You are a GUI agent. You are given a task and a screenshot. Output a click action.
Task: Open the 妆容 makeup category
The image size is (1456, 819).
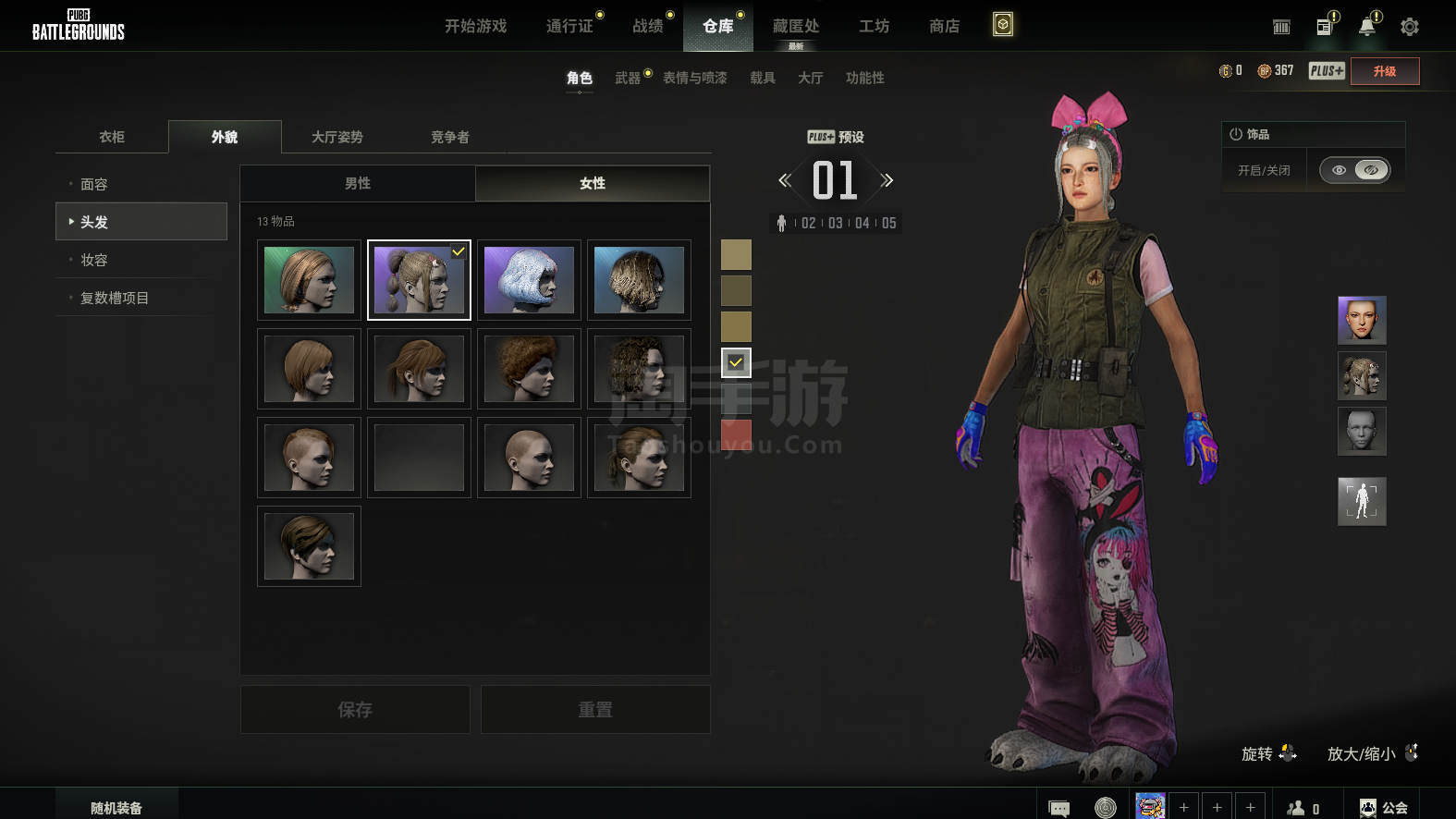point(94,260)
